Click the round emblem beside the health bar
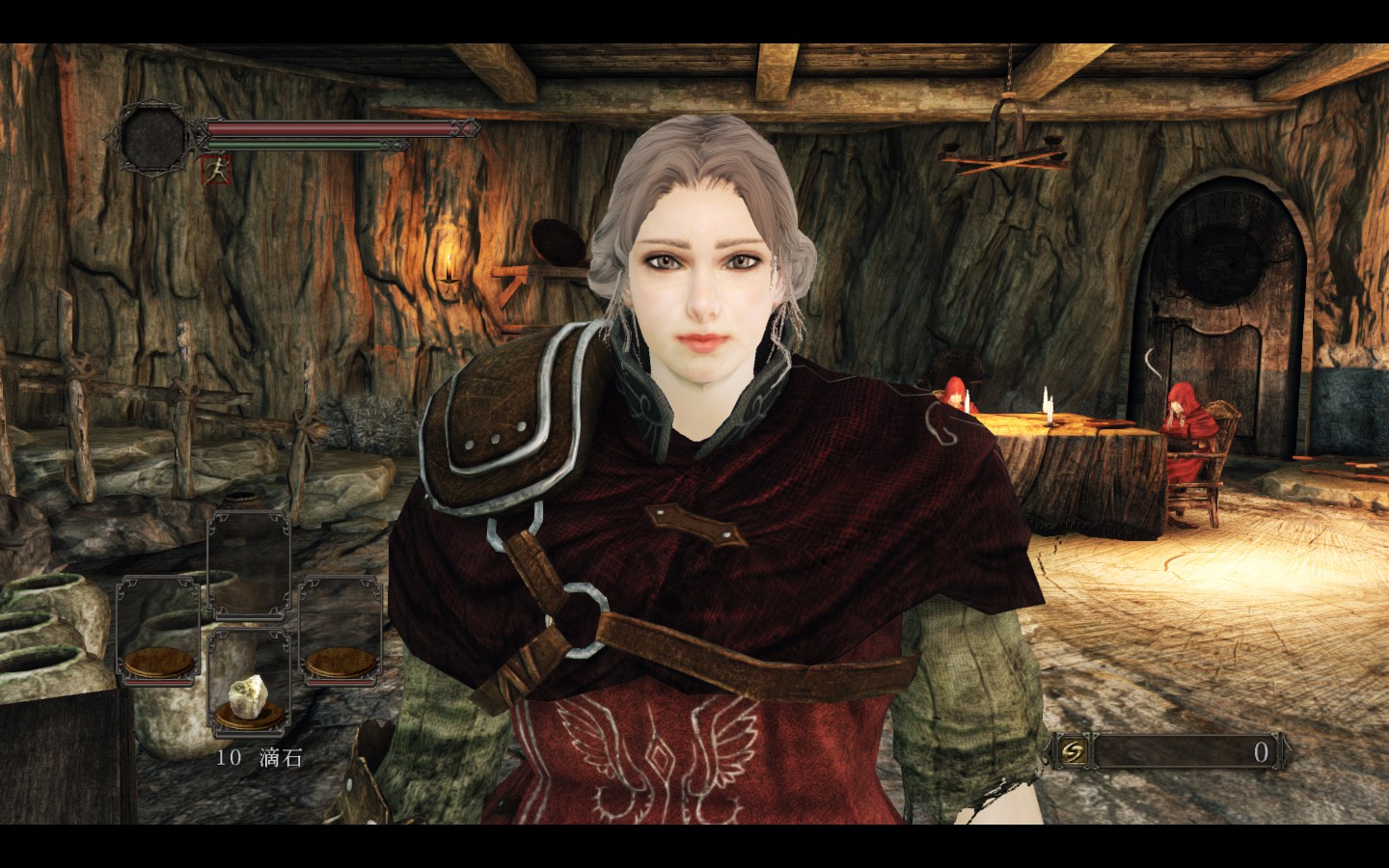The width and height of the screenshot is (1389, 868). 154,139
